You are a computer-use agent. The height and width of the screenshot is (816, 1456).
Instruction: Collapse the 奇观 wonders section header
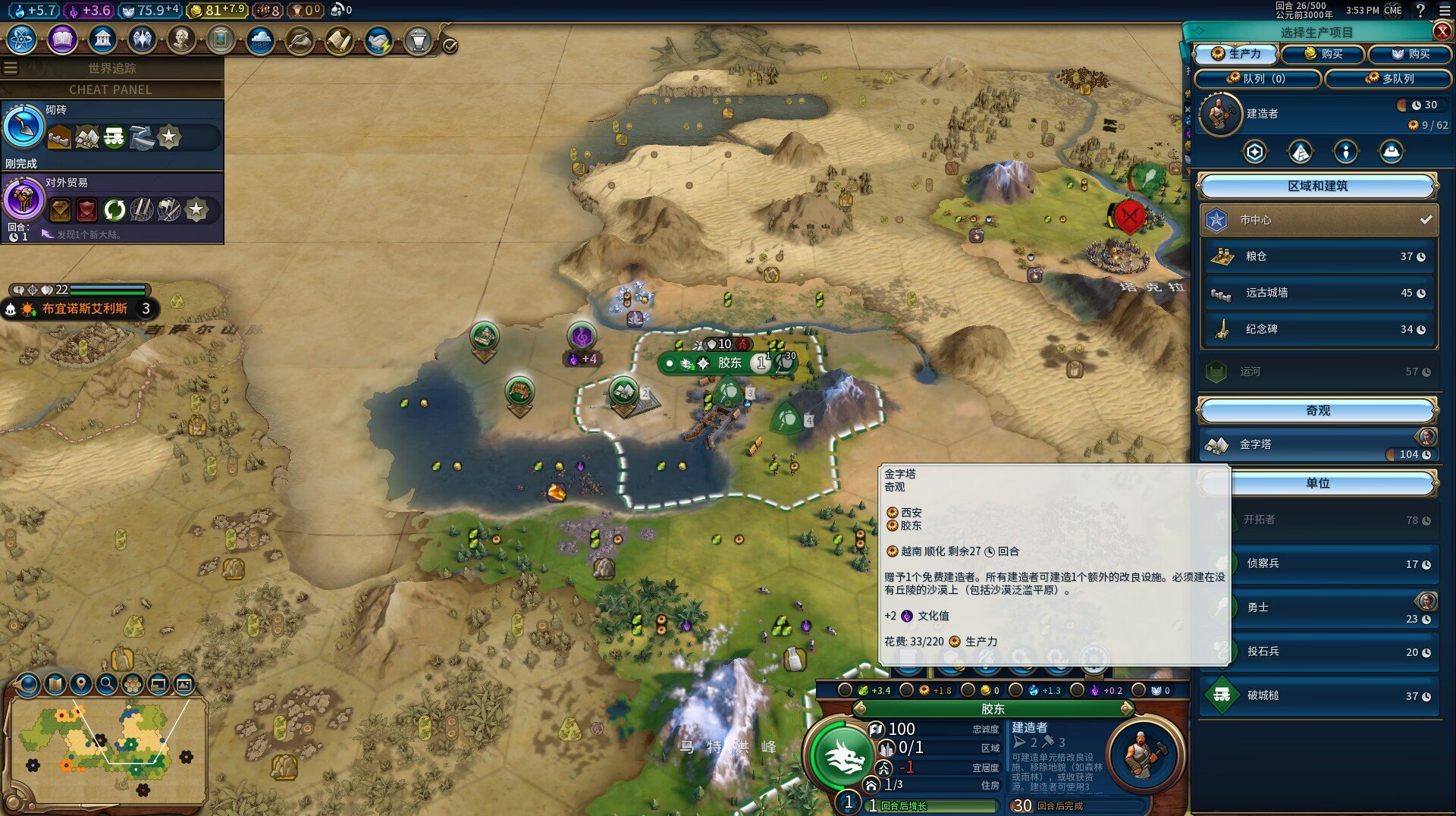(x=1317, y=410)
